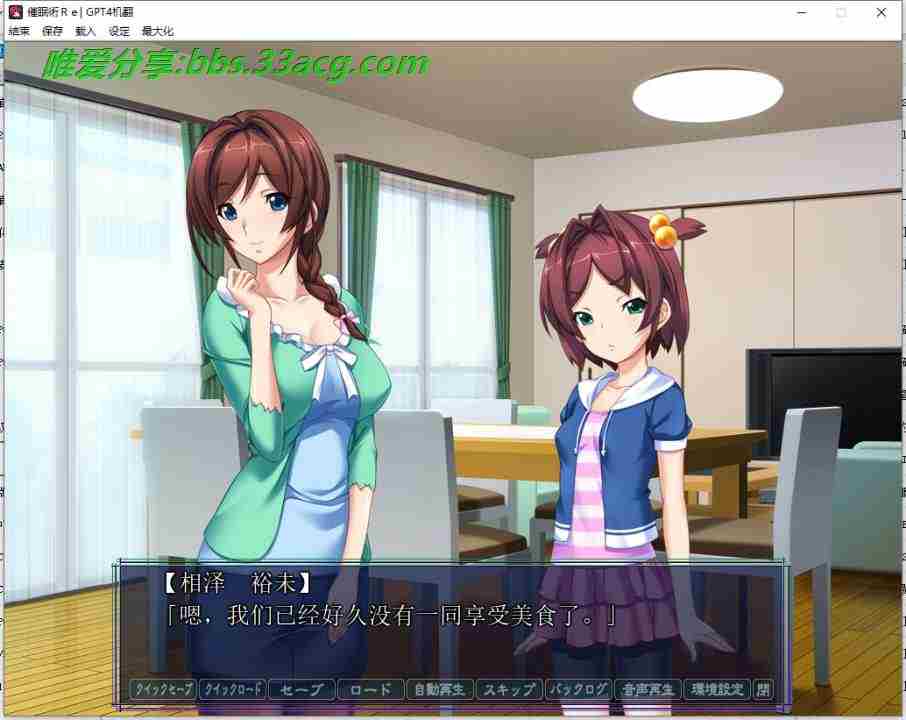This screenshot has height=720, width=906.
Task: Open the 结束 menu in the menu bar
Action: (x=19, y=31)
